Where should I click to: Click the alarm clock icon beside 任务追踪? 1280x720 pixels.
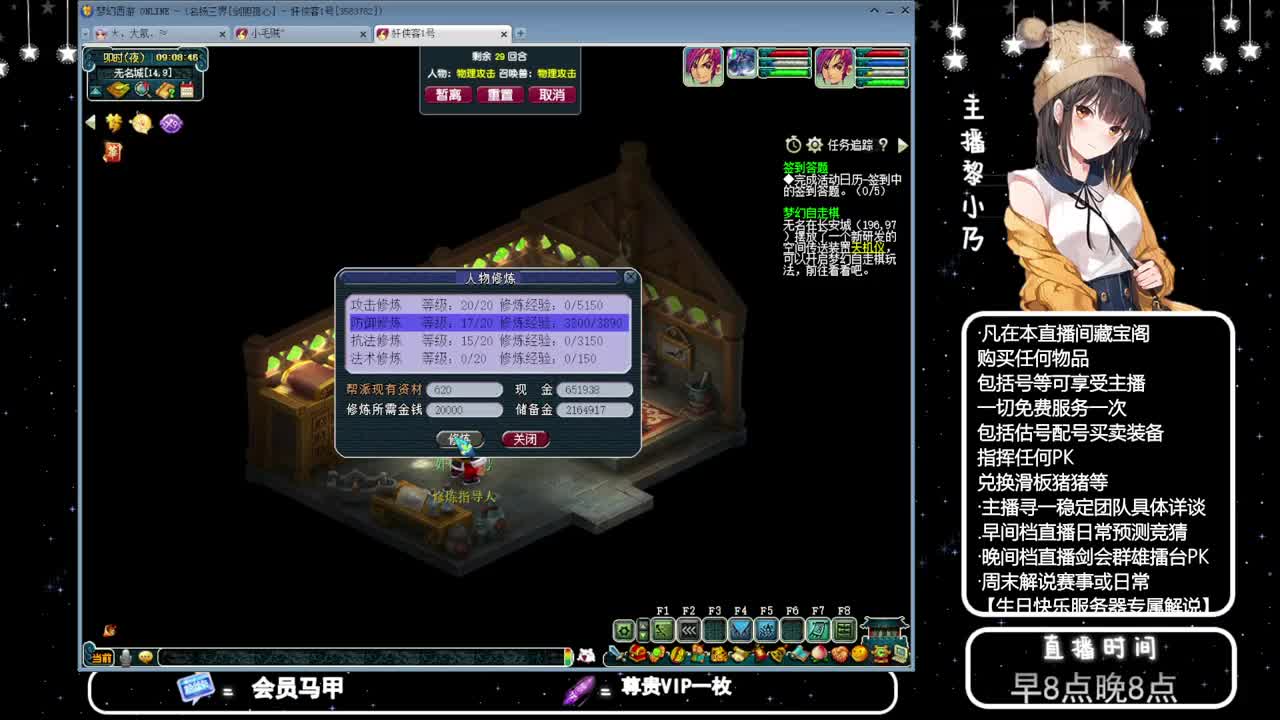(793, 145)
